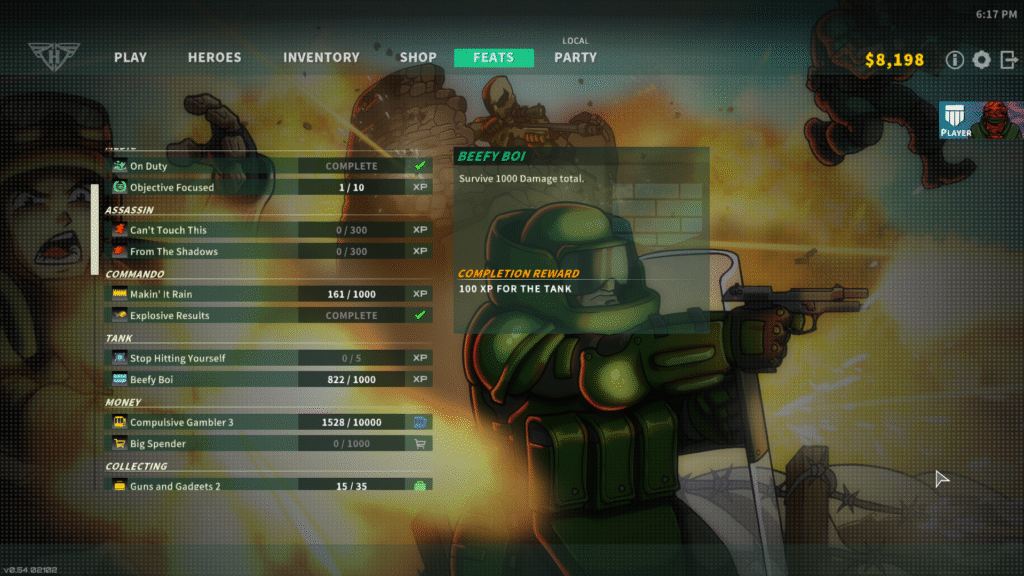Choose the Objective Focused feat row
The height and width of the screenshot is (576, 1024).
pos(268,187)
